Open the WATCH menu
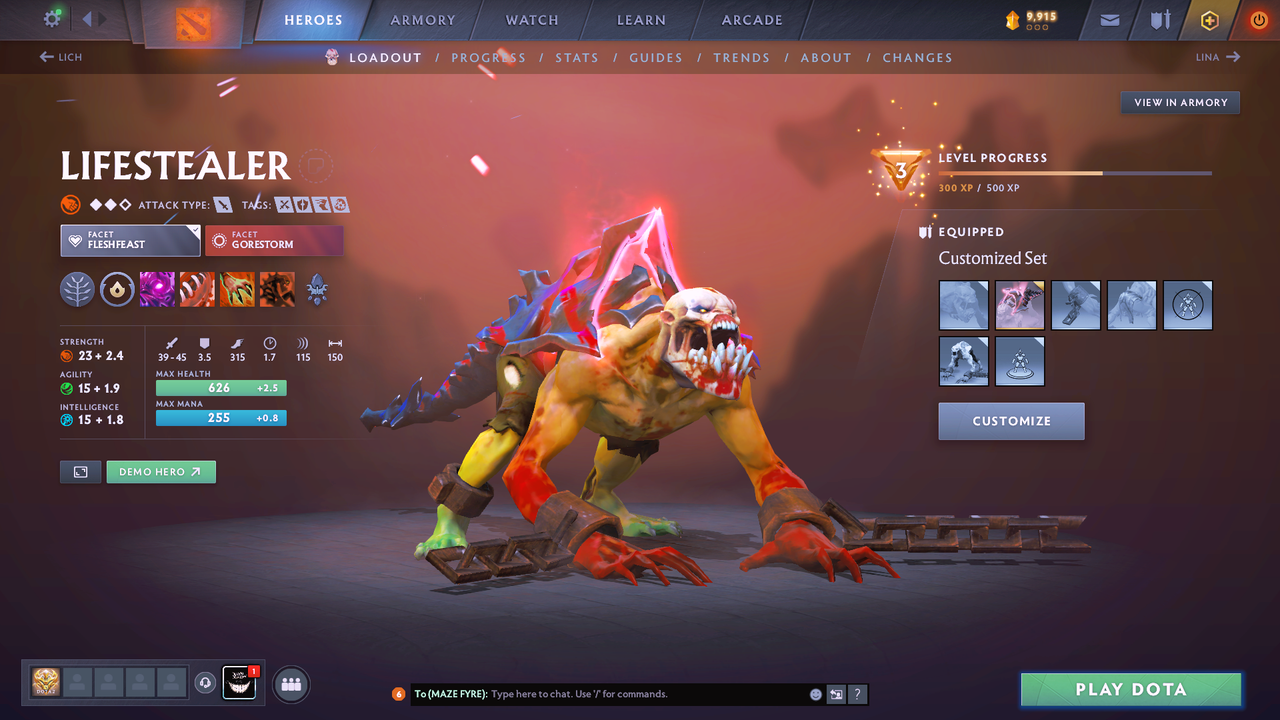This screenshot has width=1280, height=720. 531,19
